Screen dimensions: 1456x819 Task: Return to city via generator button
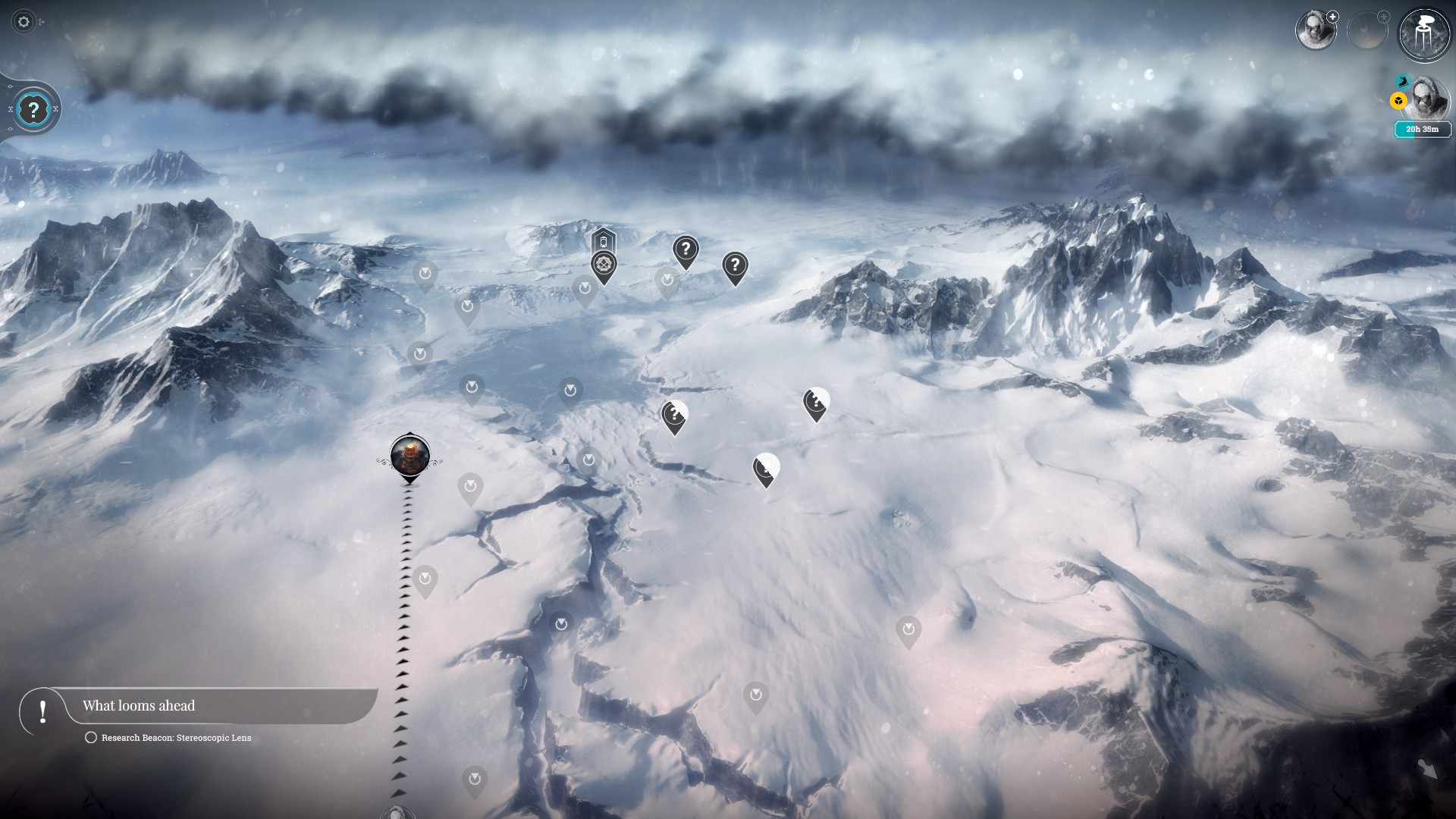pos(1423,34)
